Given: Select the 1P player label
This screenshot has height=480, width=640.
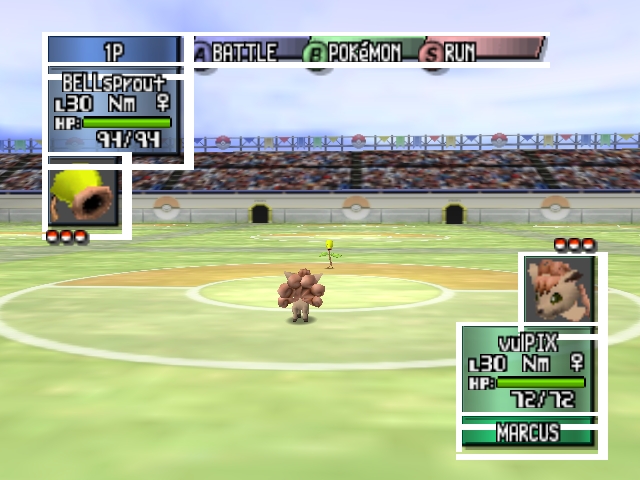Looking at the screenshot, I should click(114, 51).
